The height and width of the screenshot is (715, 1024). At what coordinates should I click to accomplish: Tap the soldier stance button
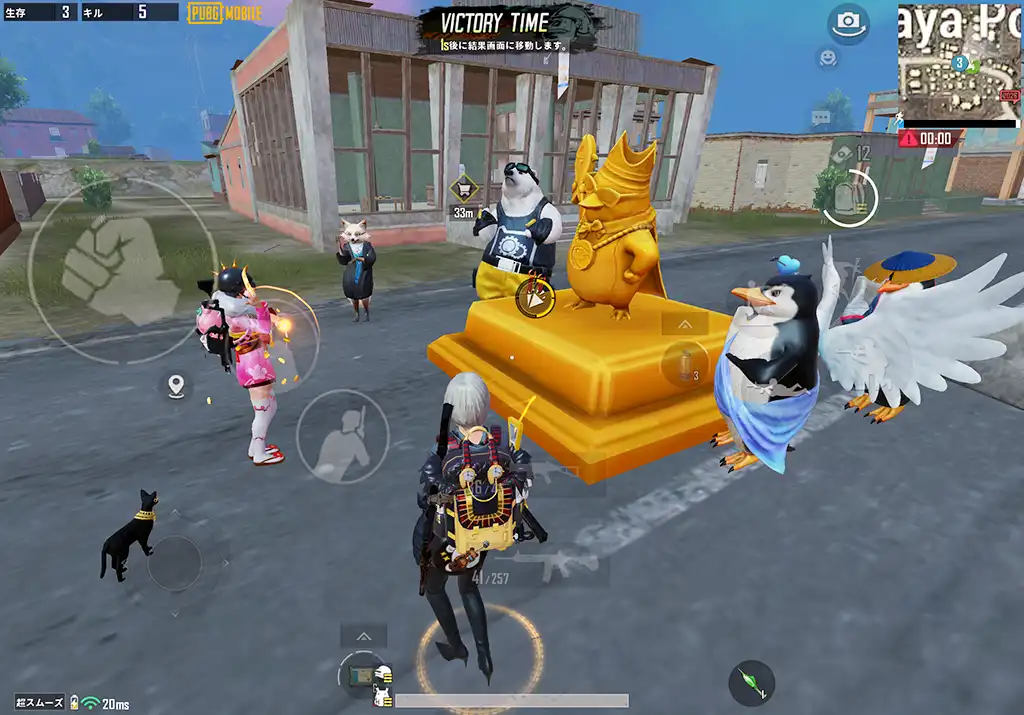click(x=342, y=436)
